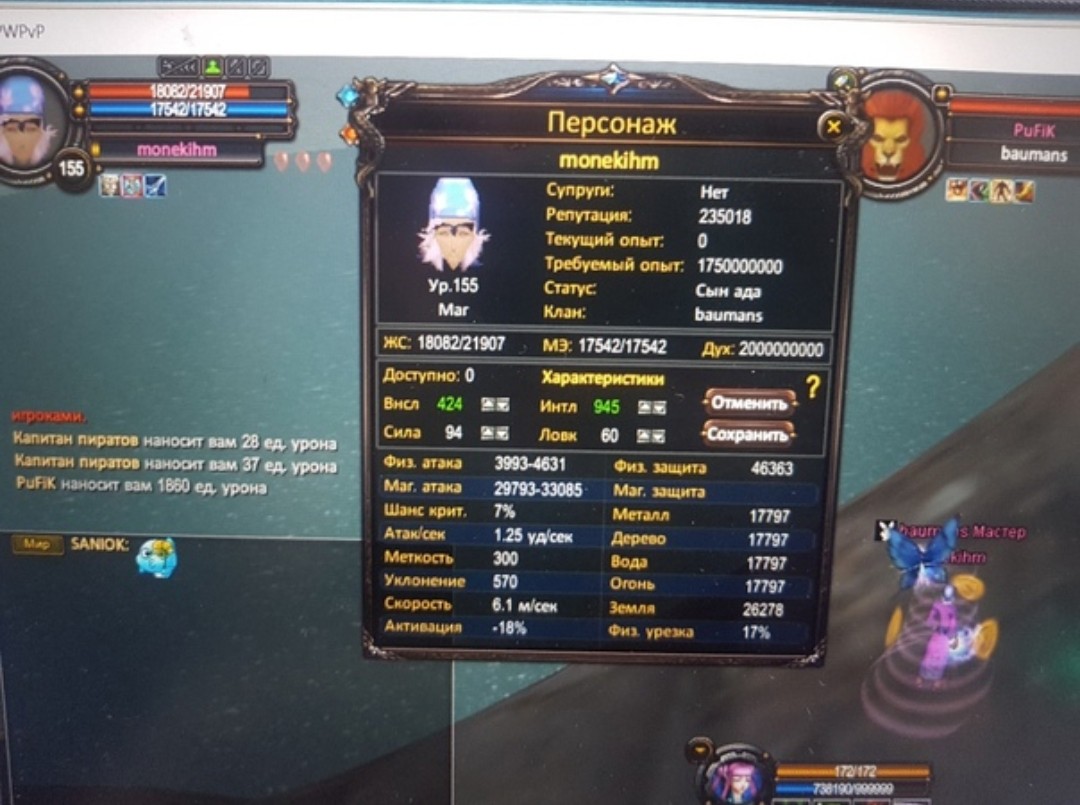Screen dimensions: 1080x805
Task: Open the yellow question mark help
Action: point(812,388)
